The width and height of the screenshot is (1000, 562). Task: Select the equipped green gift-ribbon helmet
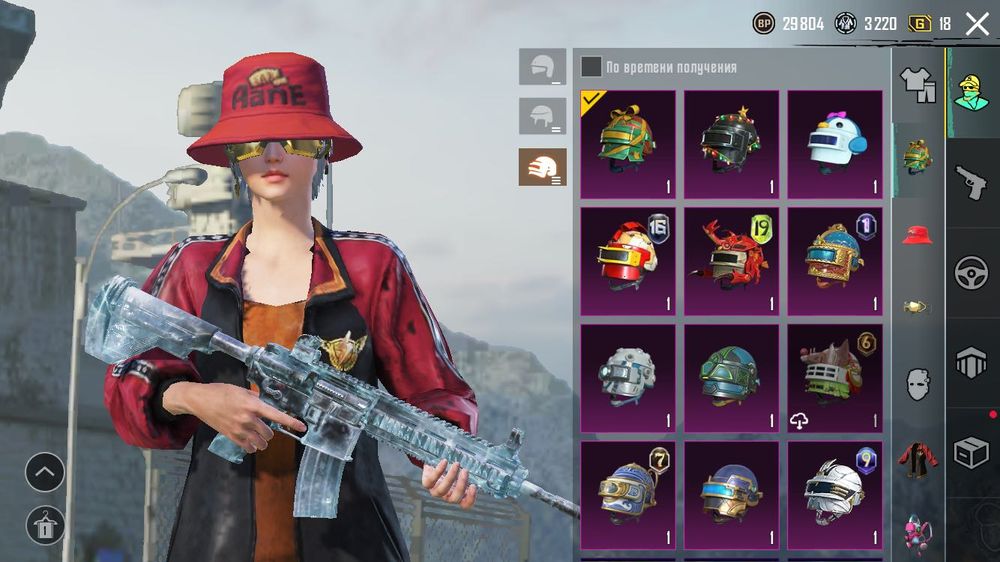(628, 144)
